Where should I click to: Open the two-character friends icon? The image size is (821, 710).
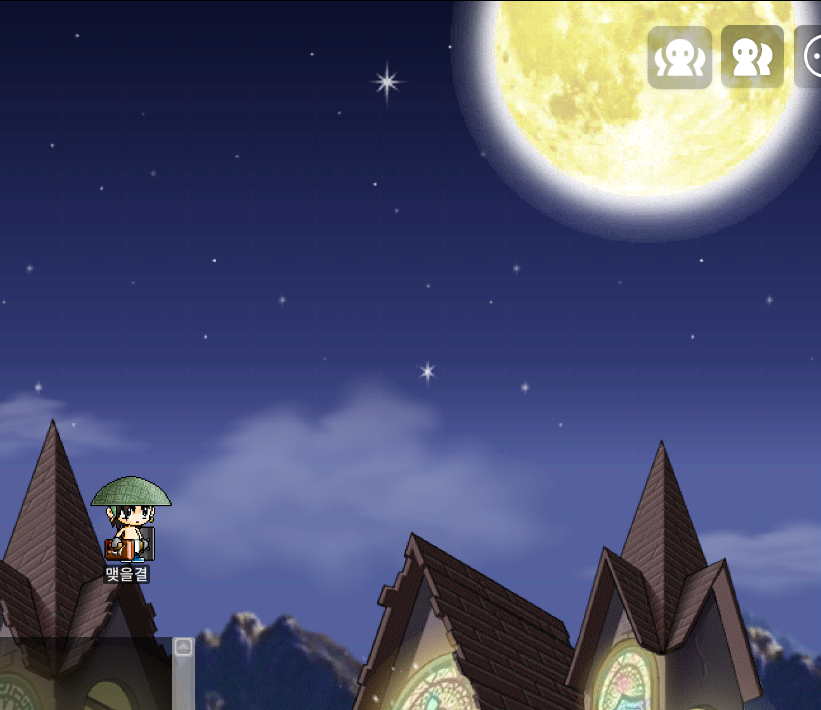click(x=752, y=57)
